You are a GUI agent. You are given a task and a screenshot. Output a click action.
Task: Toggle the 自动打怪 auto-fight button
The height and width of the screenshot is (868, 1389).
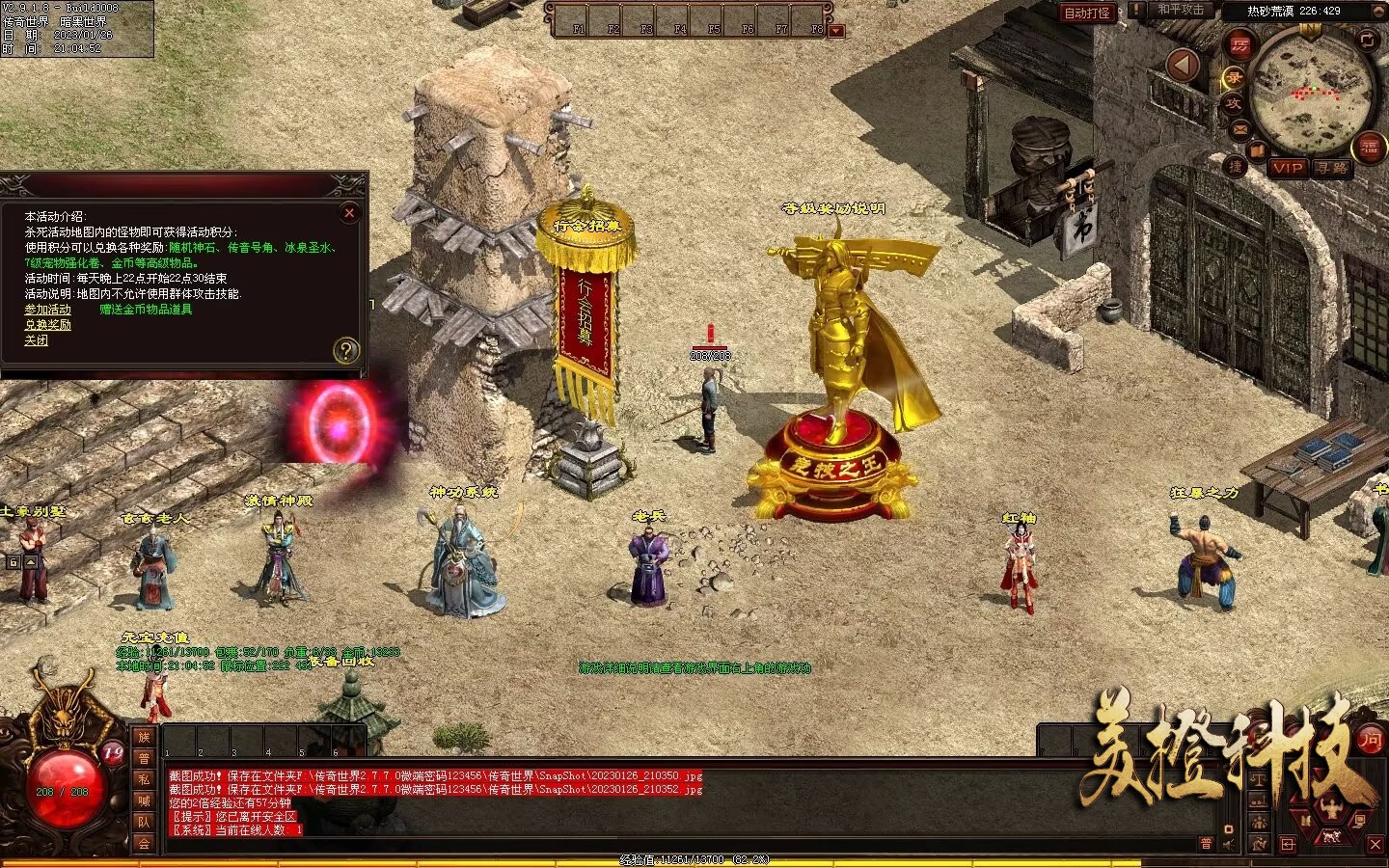click(x=1087, y=13)
